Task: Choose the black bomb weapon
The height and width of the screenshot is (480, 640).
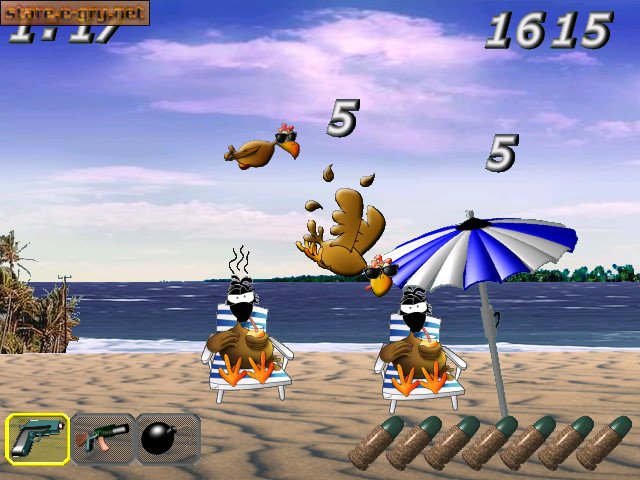Action: [166, 438]
